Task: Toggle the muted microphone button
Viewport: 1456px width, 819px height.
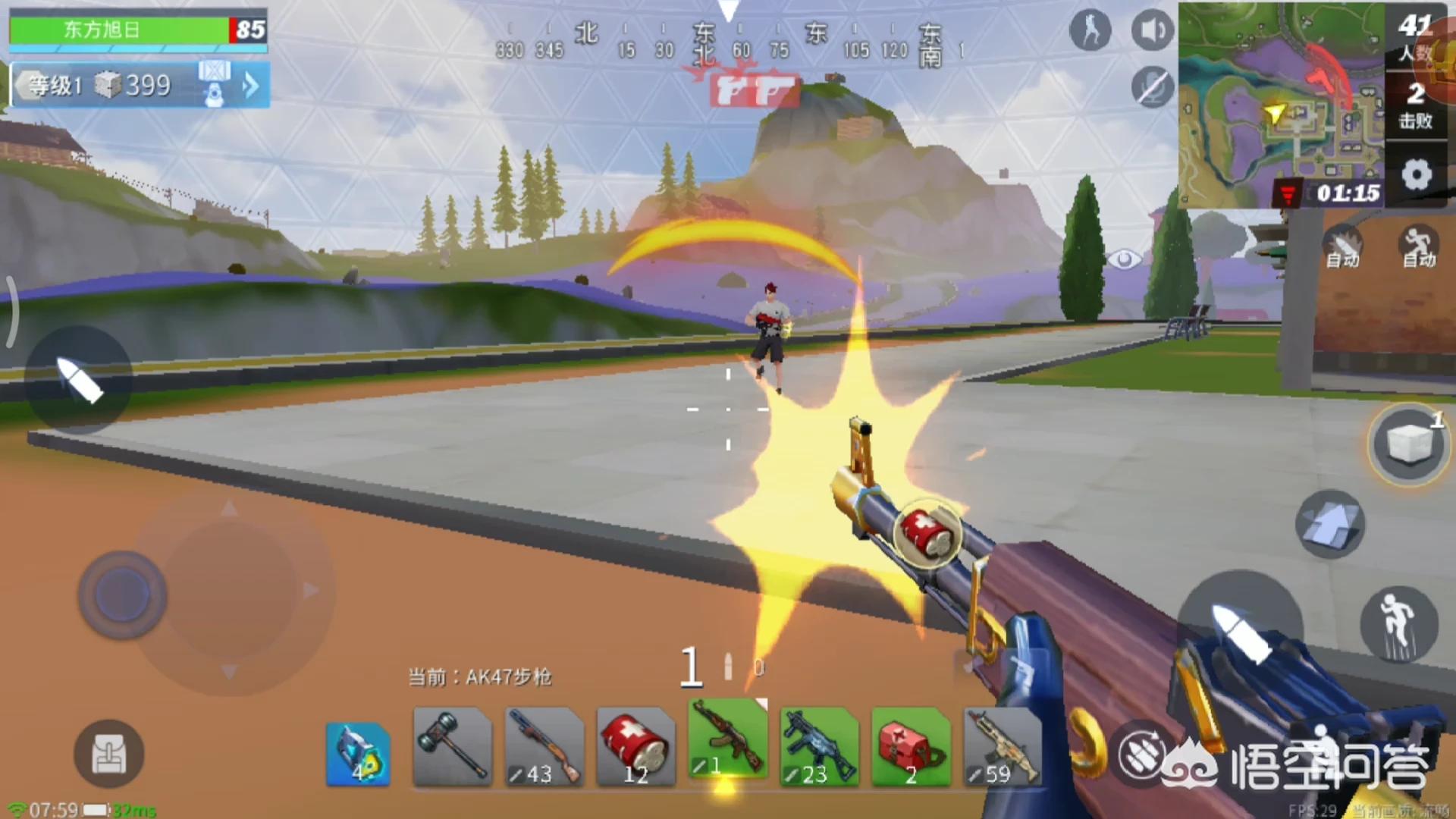Action: [1152, 86]
